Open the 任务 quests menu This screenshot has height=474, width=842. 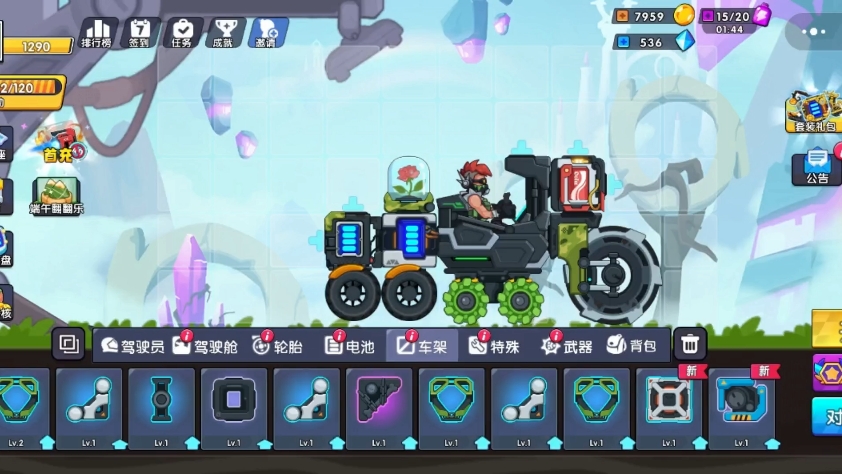(x=183, y=33)
